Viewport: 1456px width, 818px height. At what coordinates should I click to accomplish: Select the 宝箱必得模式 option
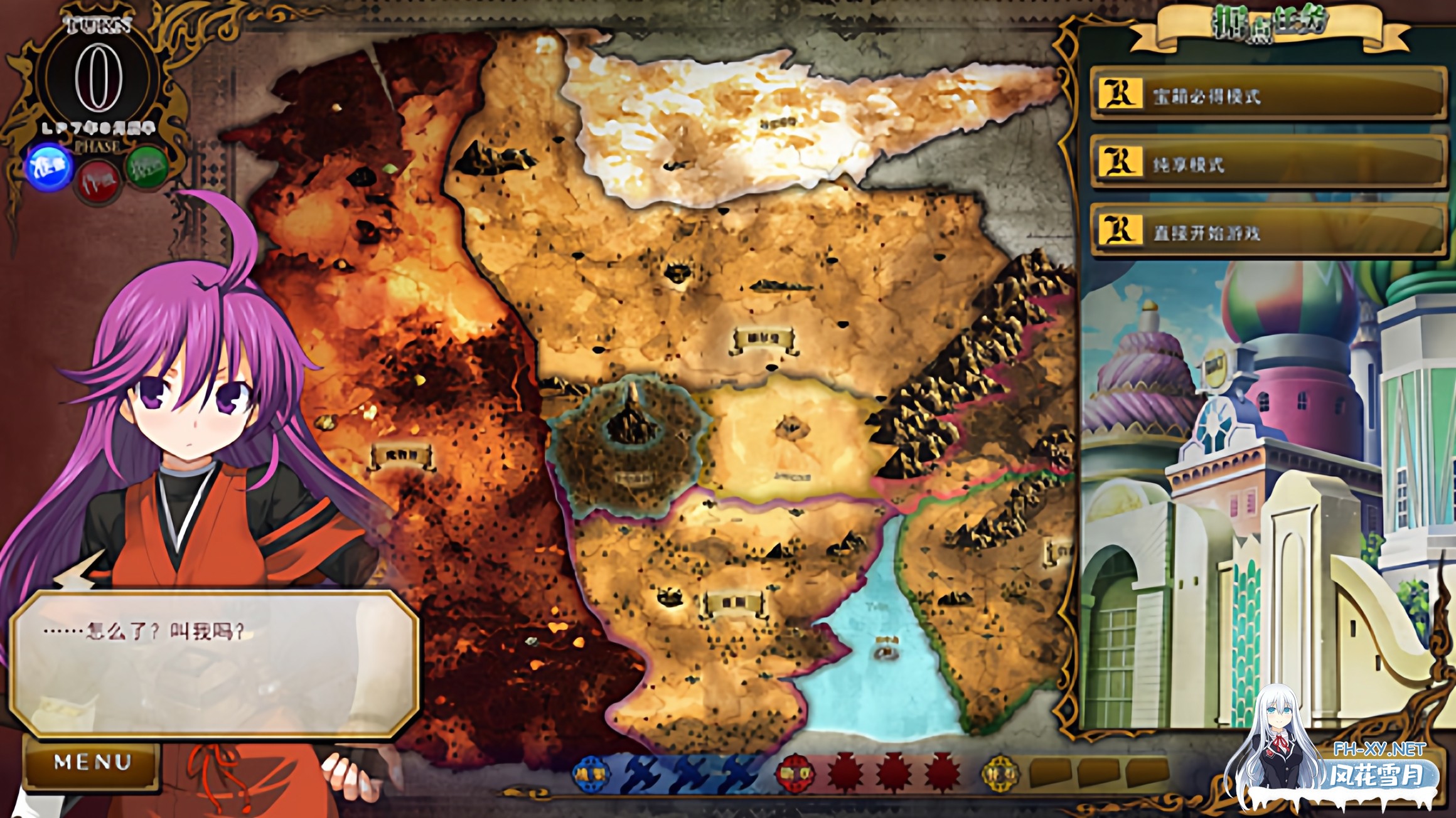click(x=1268, y=95)
